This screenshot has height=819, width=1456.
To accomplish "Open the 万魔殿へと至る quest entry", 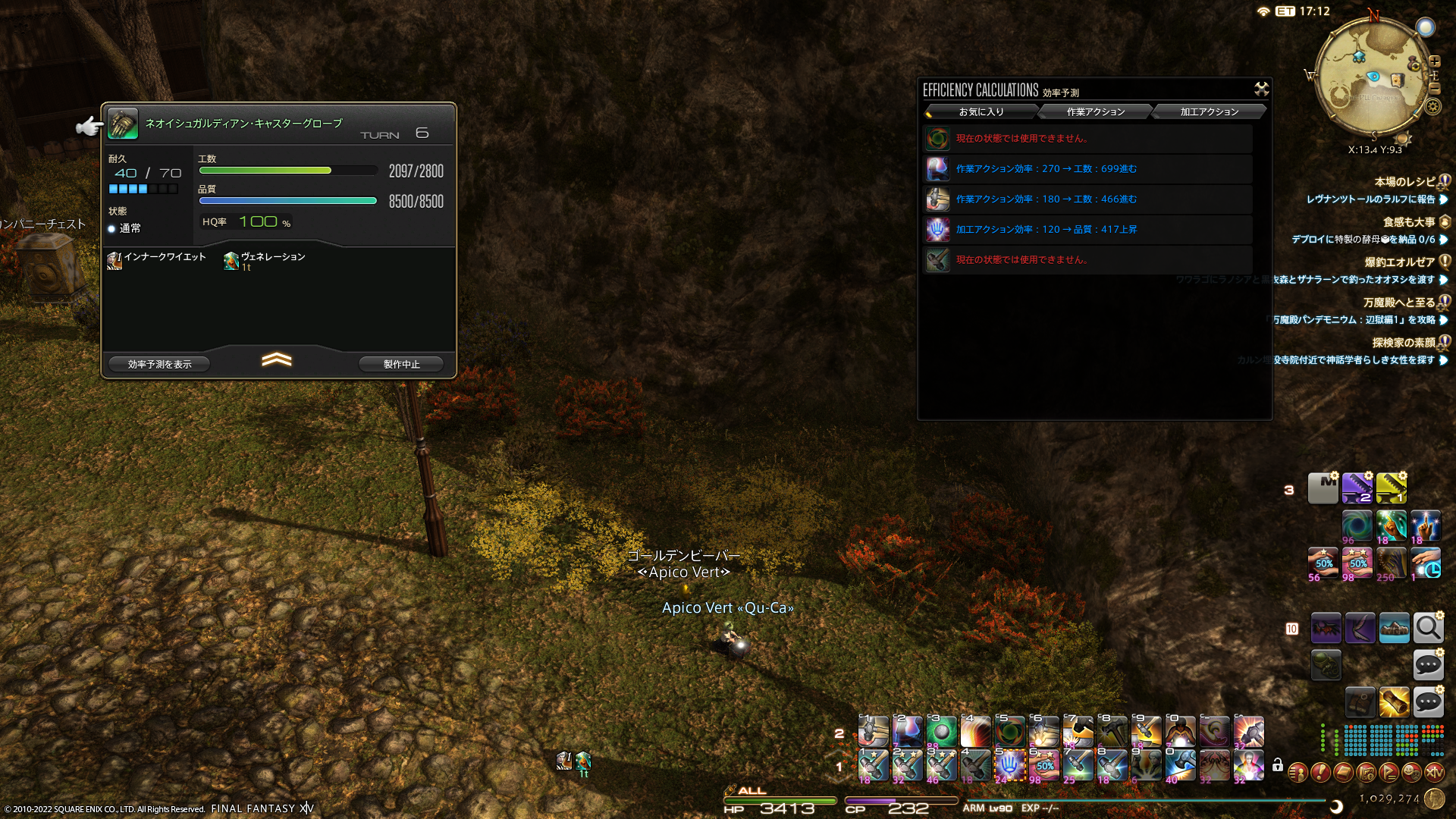I will pyautogui.click(x=1398, y=303).
